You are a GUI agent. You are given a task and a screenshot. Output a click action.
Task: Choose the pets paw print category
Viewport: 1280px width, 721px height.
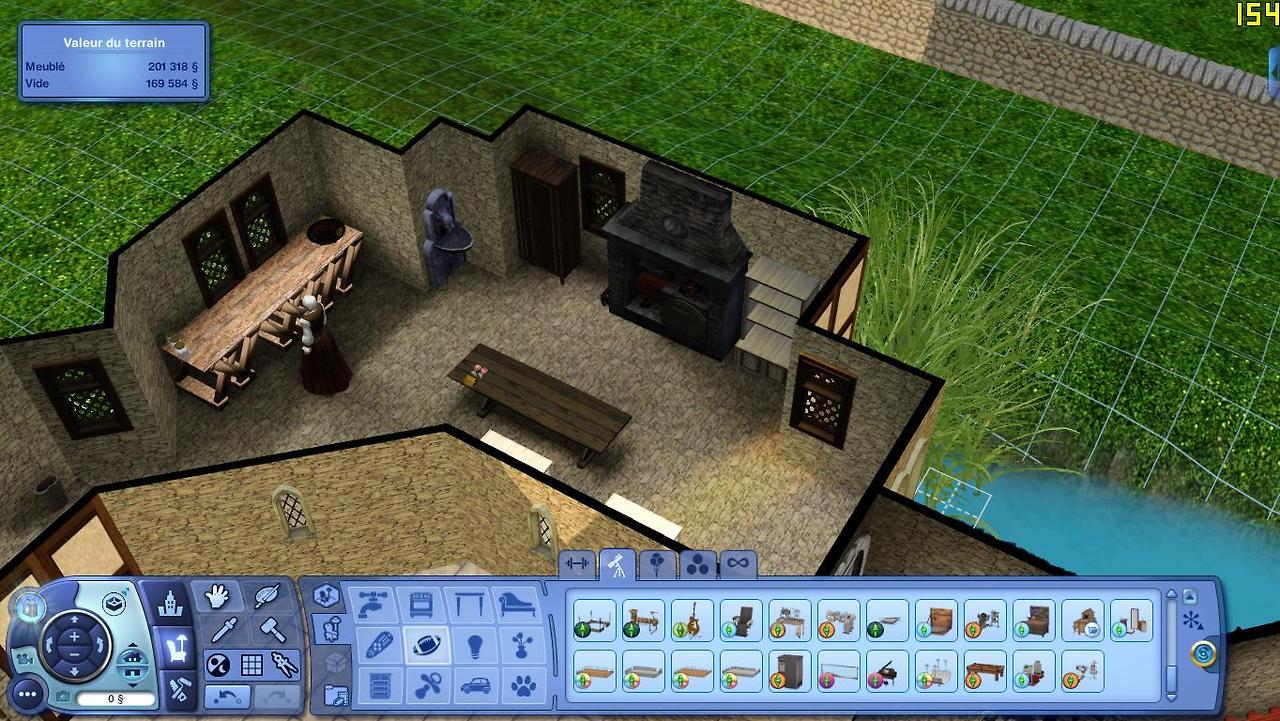coord(523,686)
